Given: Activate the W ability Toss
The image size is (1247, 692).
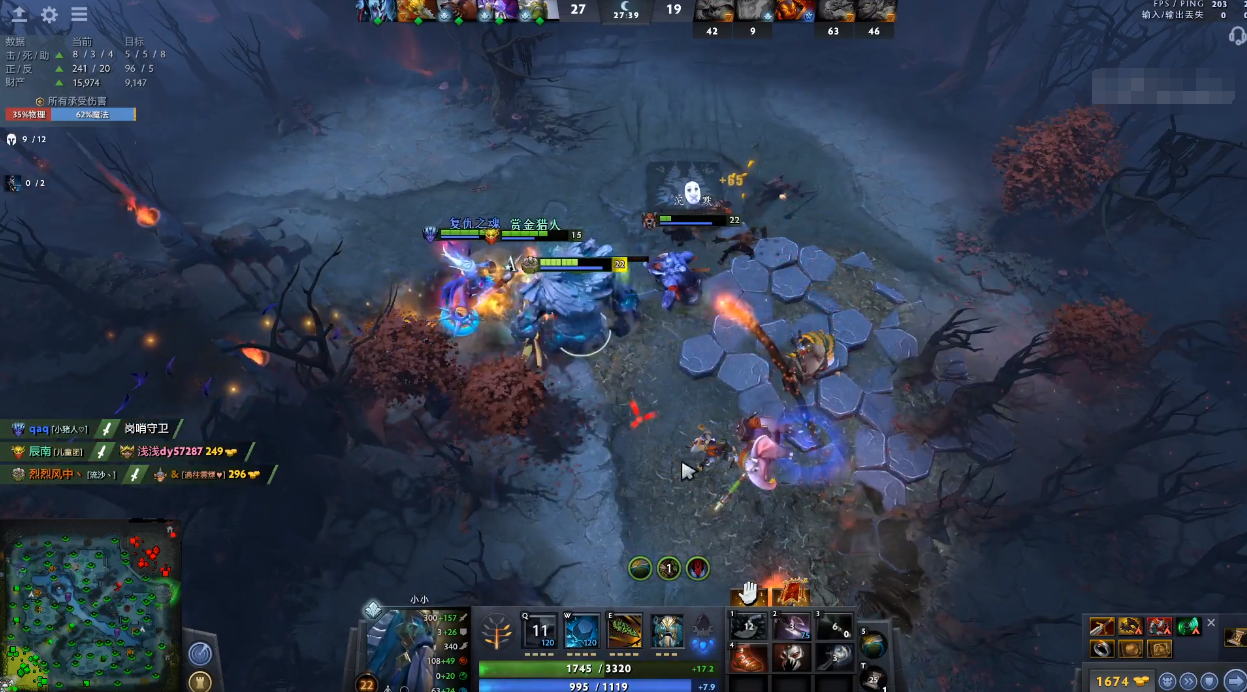Looking at the screenshot, I should click(582, 632).
